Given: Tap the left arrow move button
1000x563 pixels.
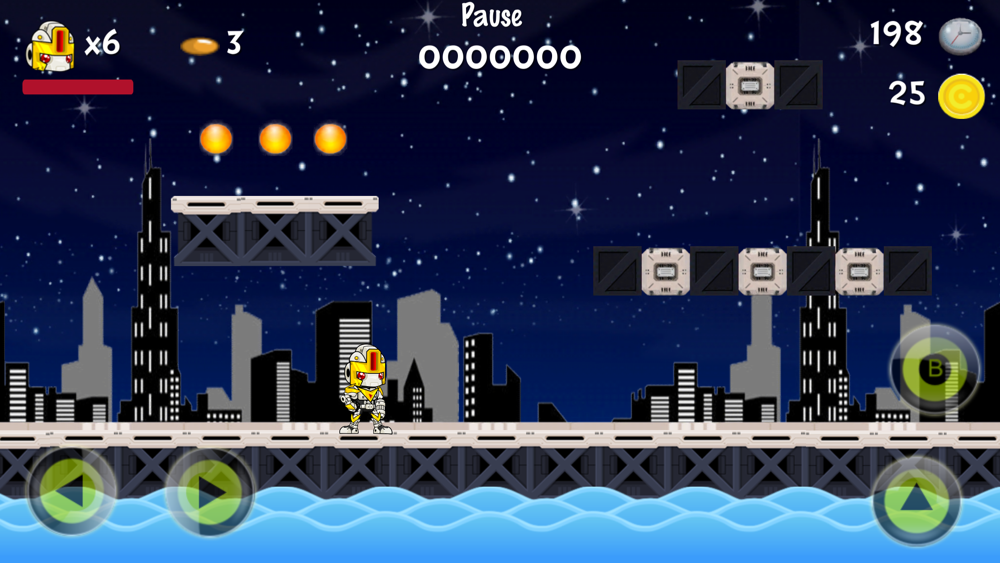Looking at the screenshot, I should pos(72,491).
